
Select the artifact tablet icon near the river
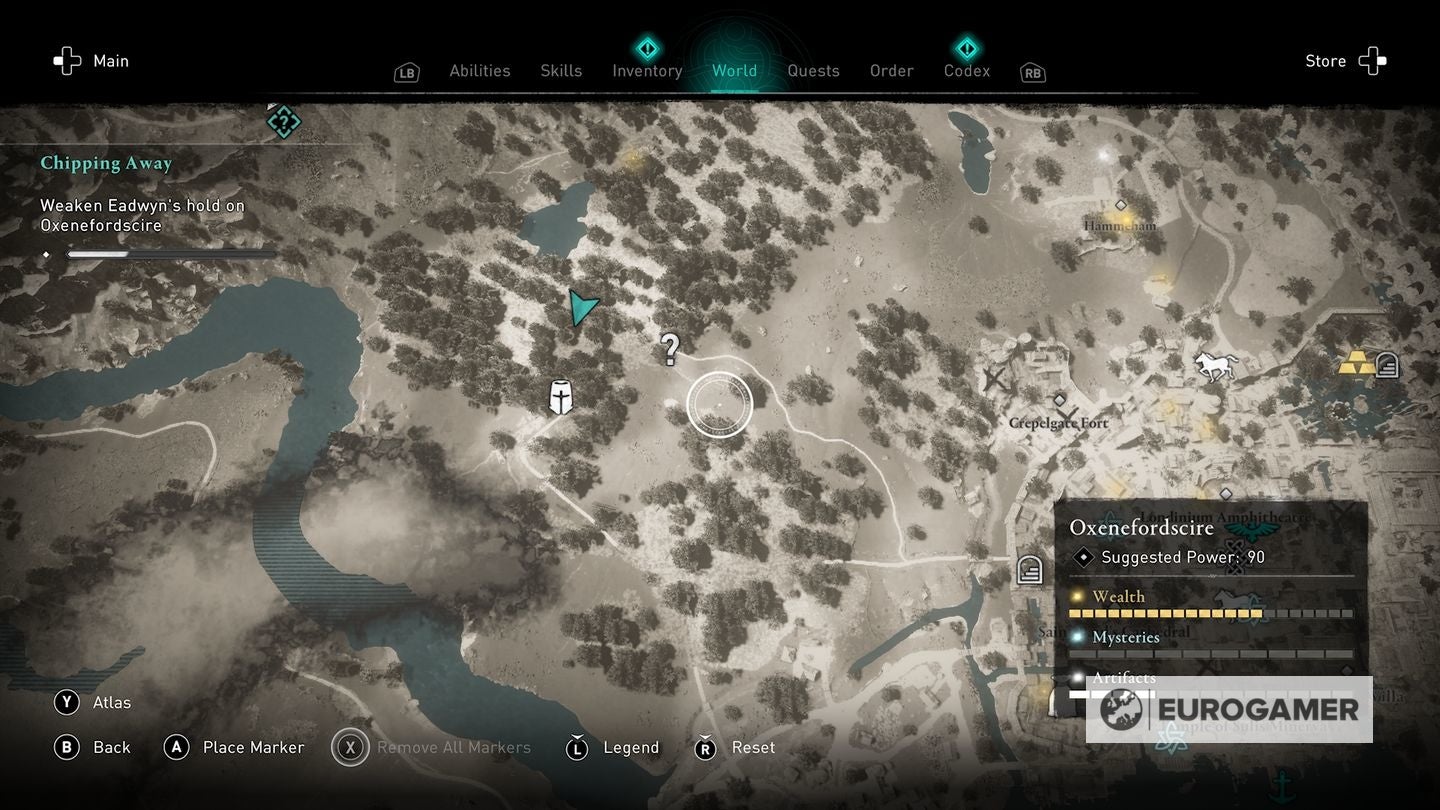1028,570
